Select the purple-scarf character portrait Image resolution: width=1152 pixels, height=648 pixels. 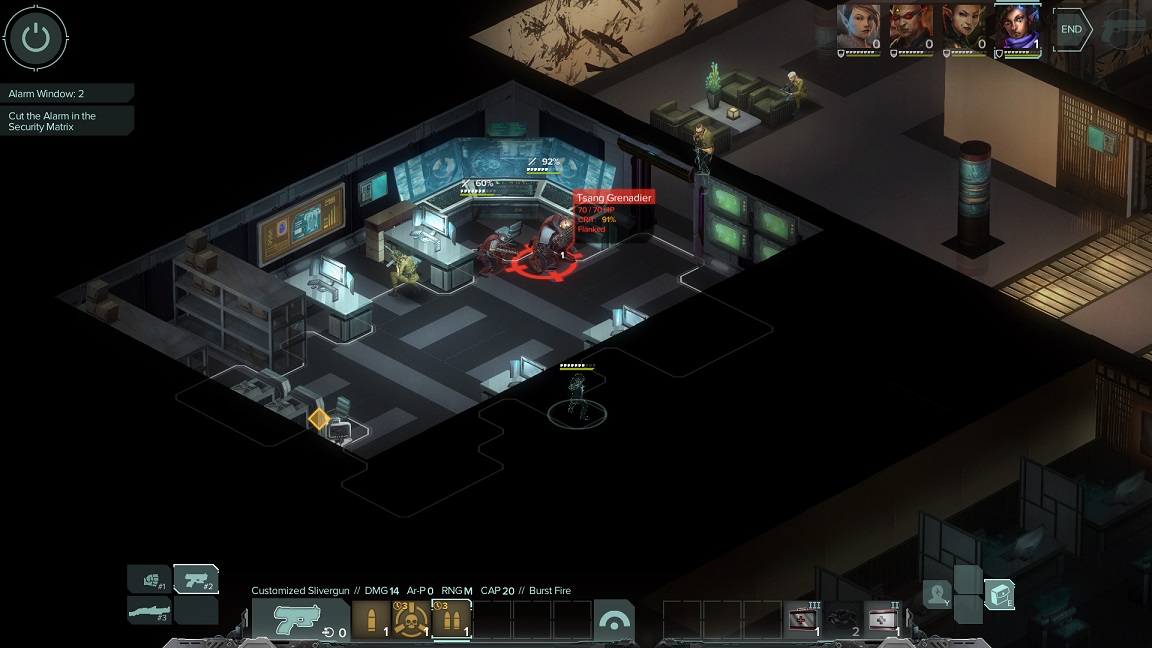1017,25
